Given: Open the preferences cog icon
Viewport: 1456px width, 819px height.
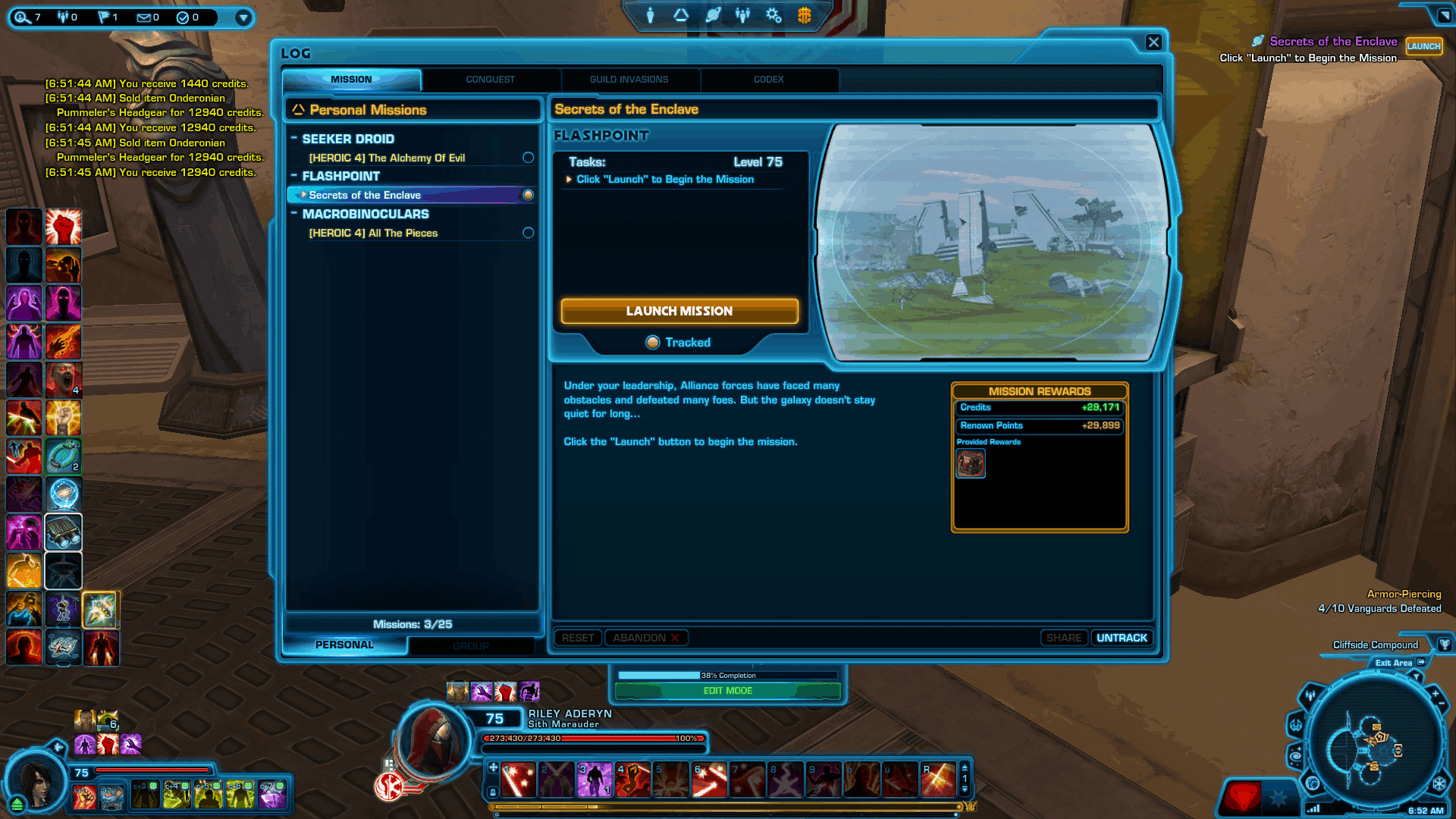Looking at the screenshot, I should 773,15.
